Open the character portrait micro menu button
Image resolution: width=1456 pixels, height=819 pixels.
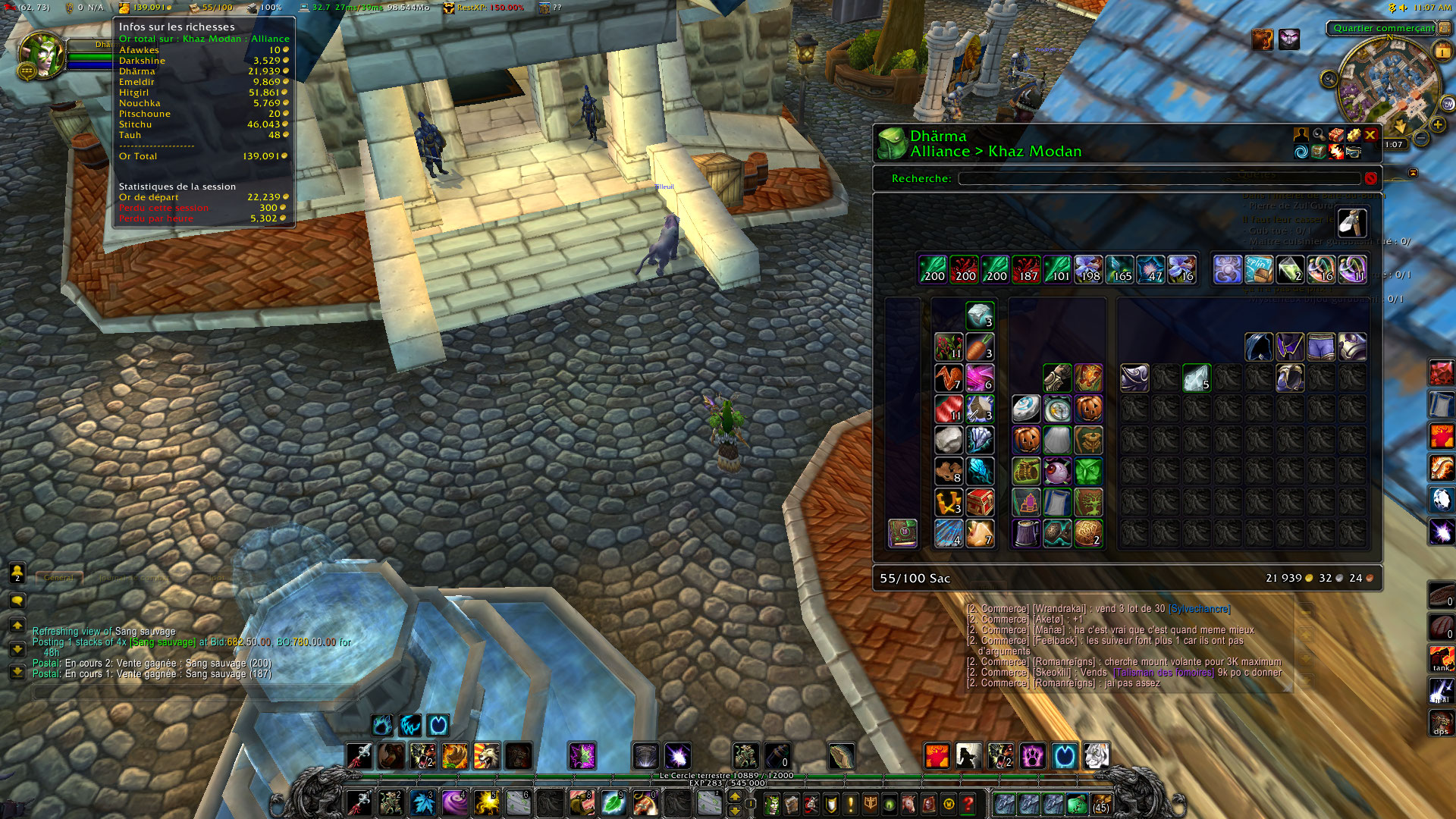click(x=771, y=803)
